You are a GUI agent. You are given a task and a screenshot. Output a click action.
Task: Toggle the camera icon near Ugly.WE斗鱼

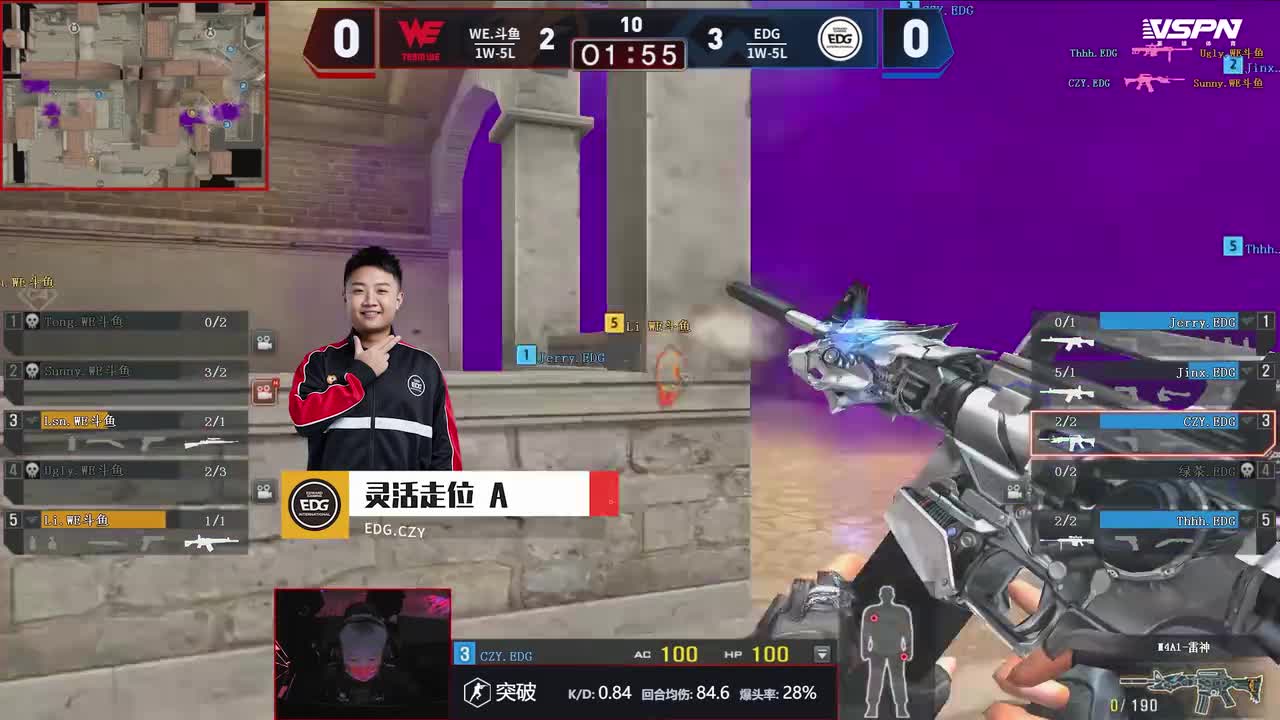point(262,488)
